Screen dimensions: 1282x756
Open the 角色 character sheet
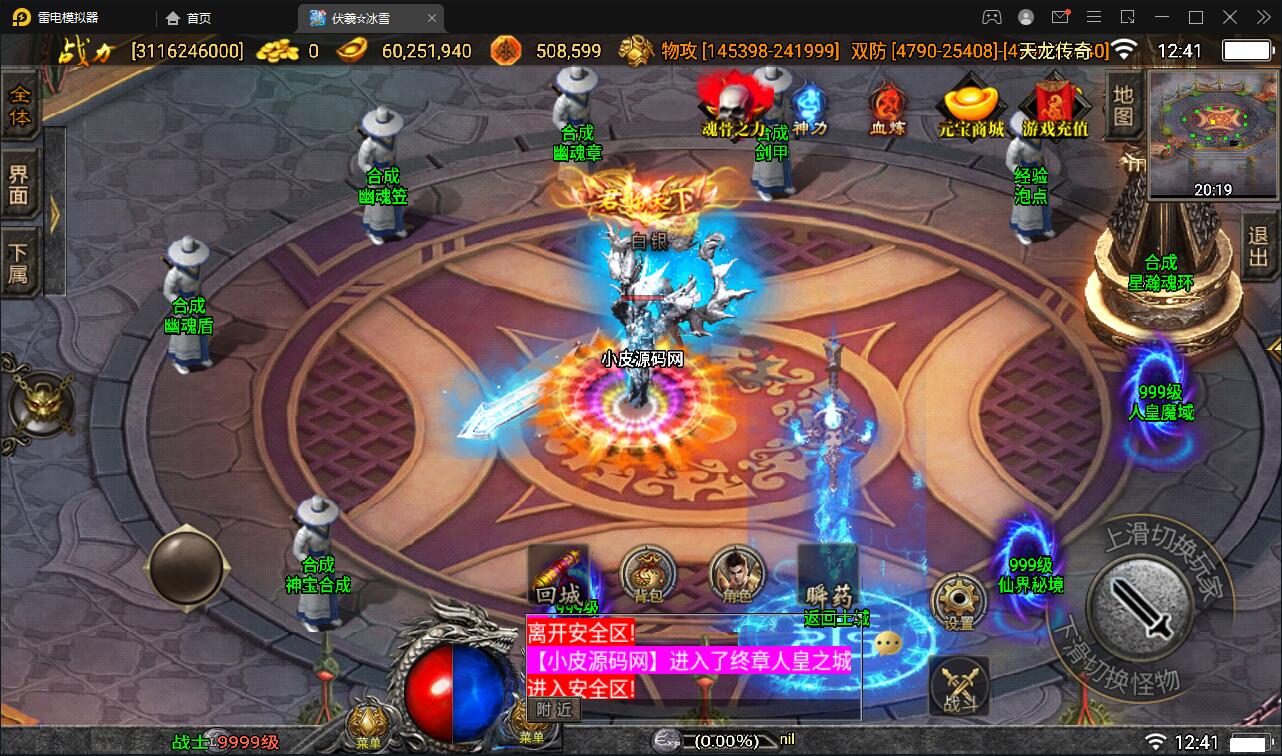click(737, 575)
